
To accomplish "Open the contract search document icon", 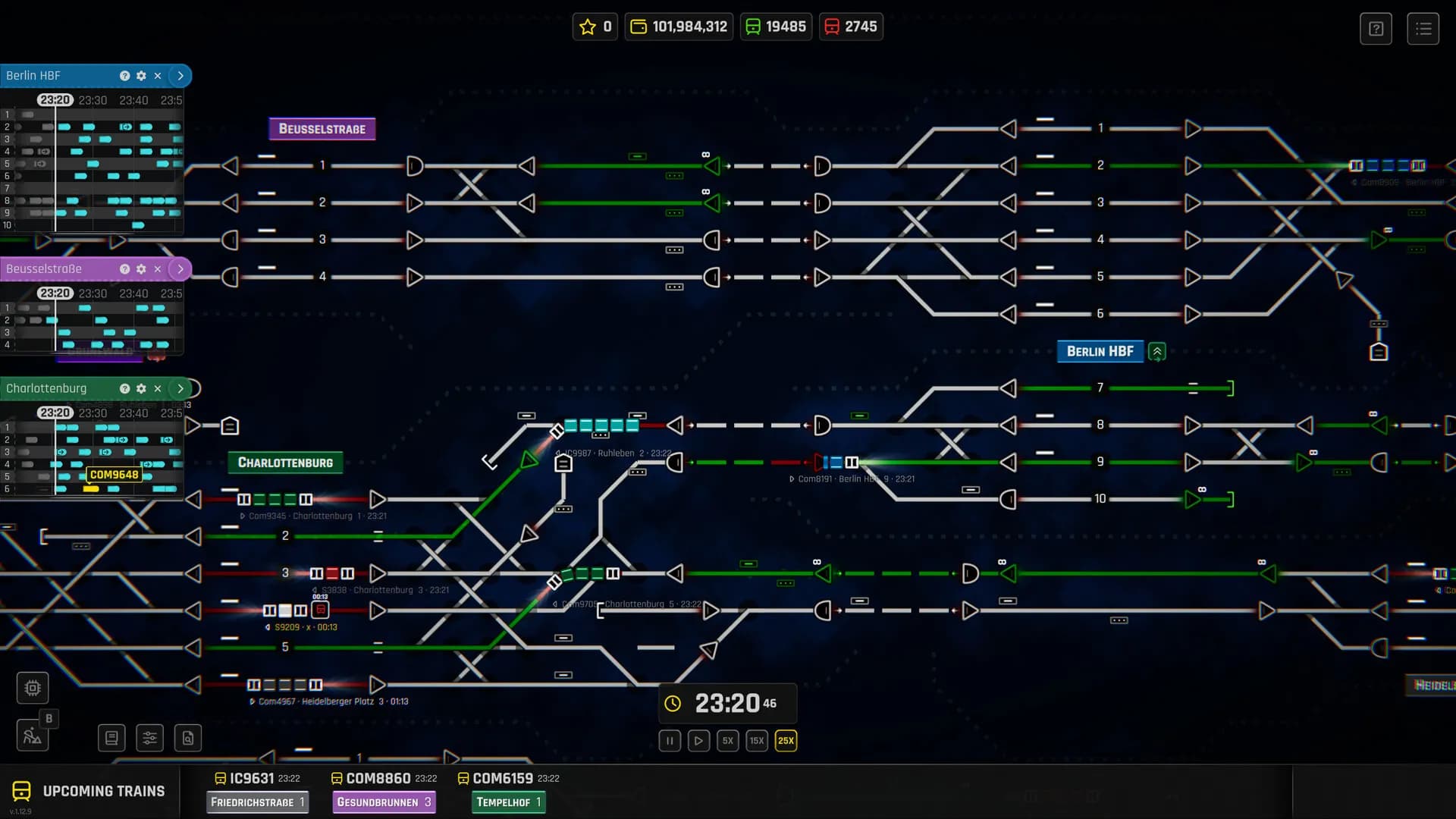I will [188, 737].
